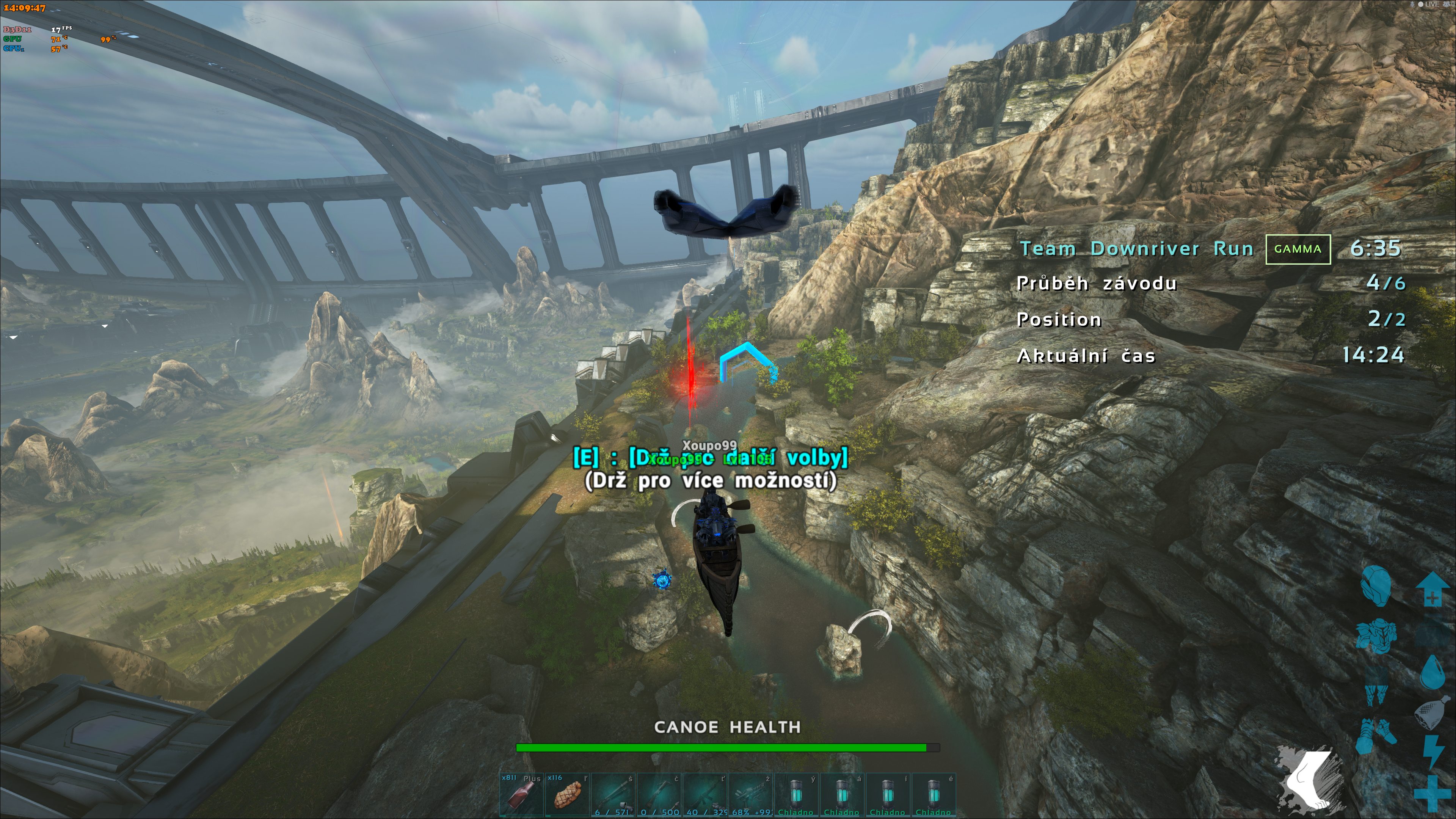The height and width of the screenshot is (819, 1456).
Task: Equip the crossbow showing 0 / 500
Action: click(x=659, y=795)
